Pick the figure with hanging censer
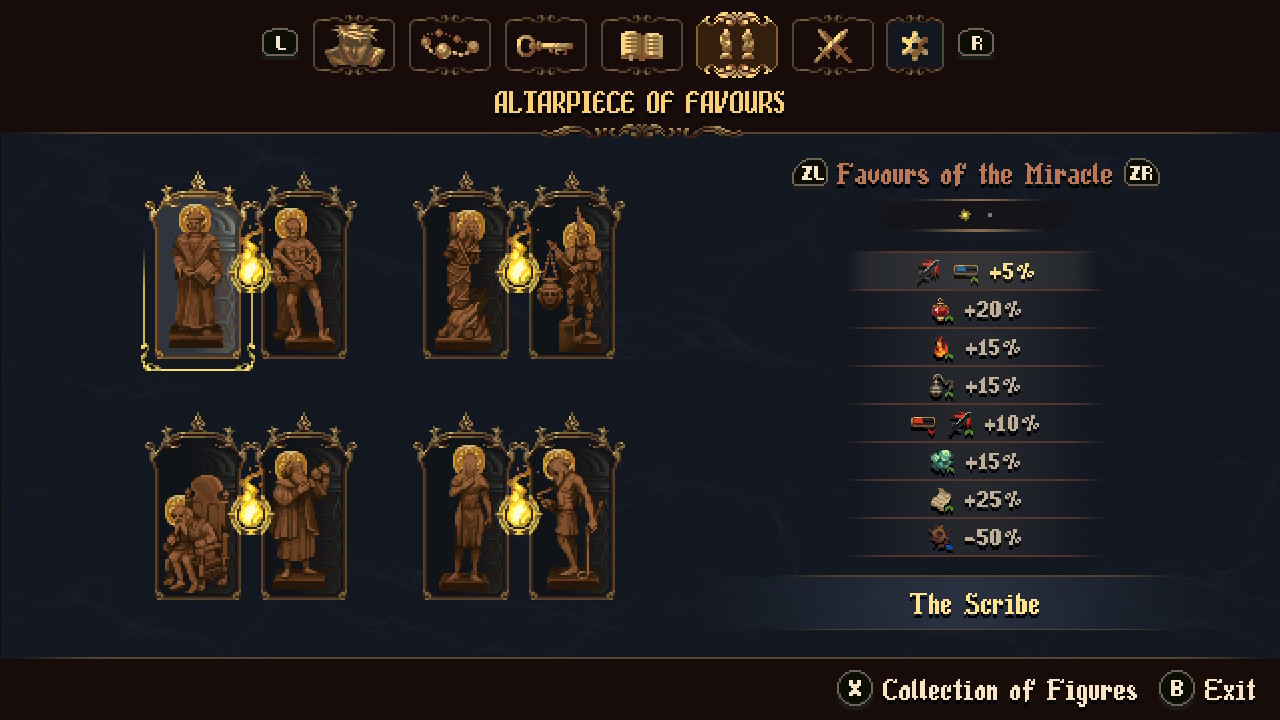The image size is (1280, 720). (x=572, y=275)
